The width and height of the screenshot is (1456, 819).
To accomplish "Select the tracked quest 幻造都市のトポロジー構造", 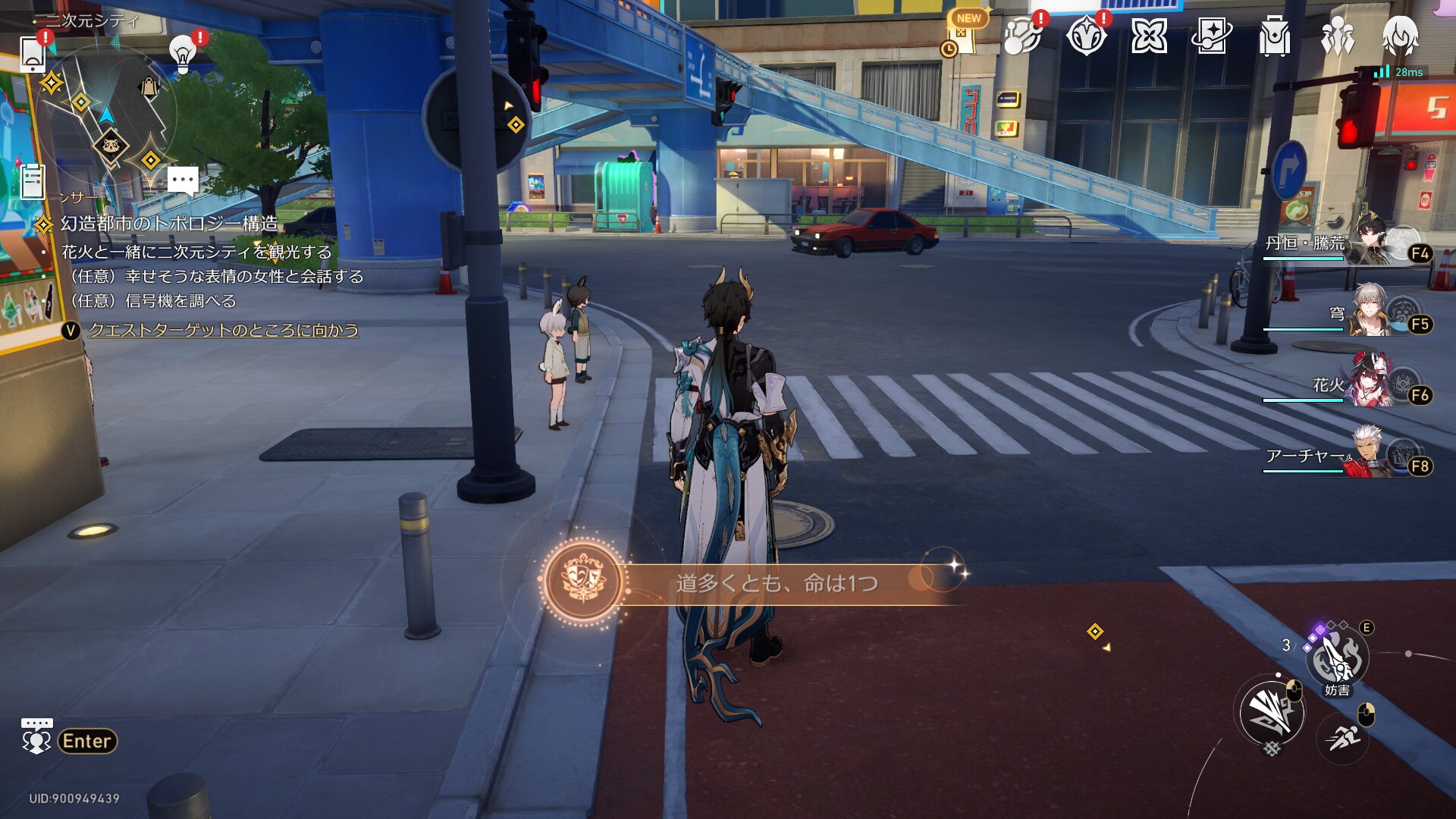I will 168,224.
